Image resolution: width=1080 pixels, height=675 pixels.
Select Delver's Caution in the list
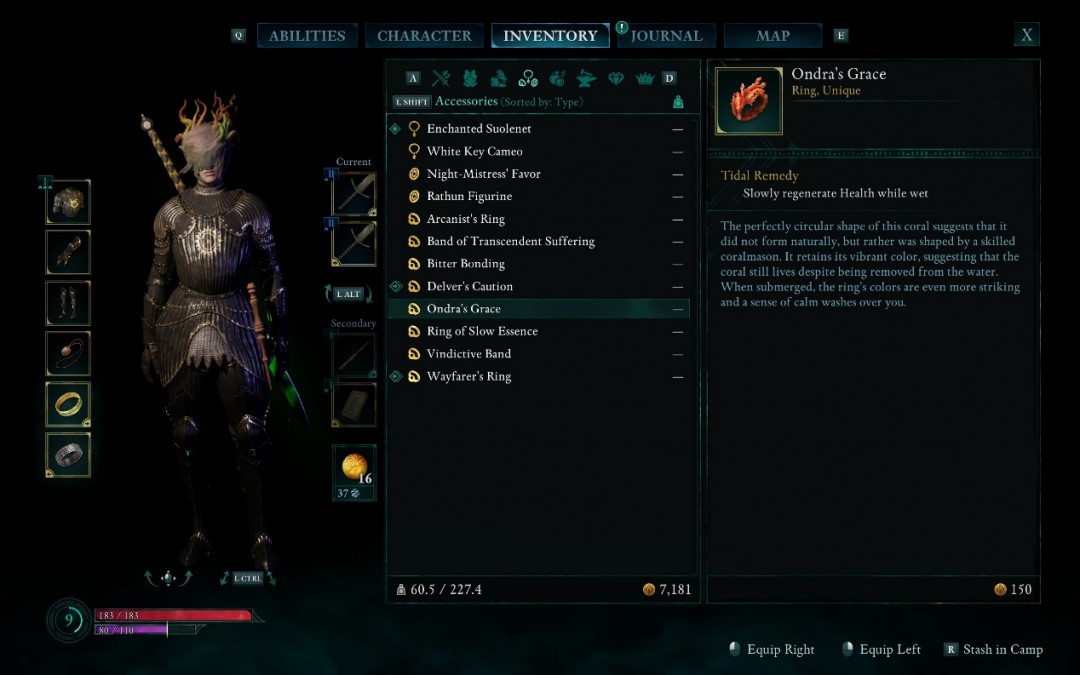[469, 286]
